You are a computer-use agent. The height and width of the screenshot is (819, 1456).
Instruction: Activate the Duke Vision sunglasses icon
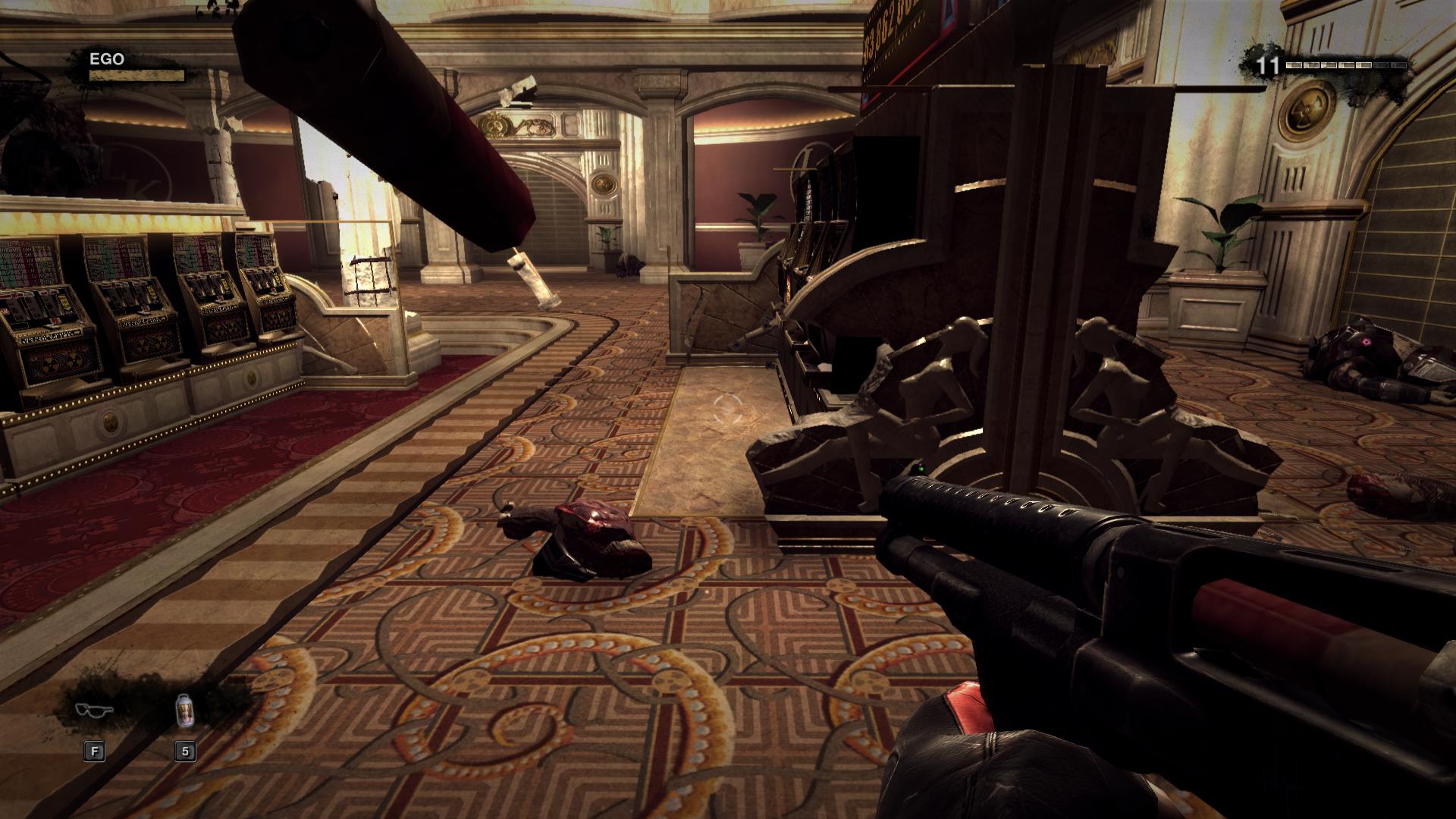(x=94, y=711)
